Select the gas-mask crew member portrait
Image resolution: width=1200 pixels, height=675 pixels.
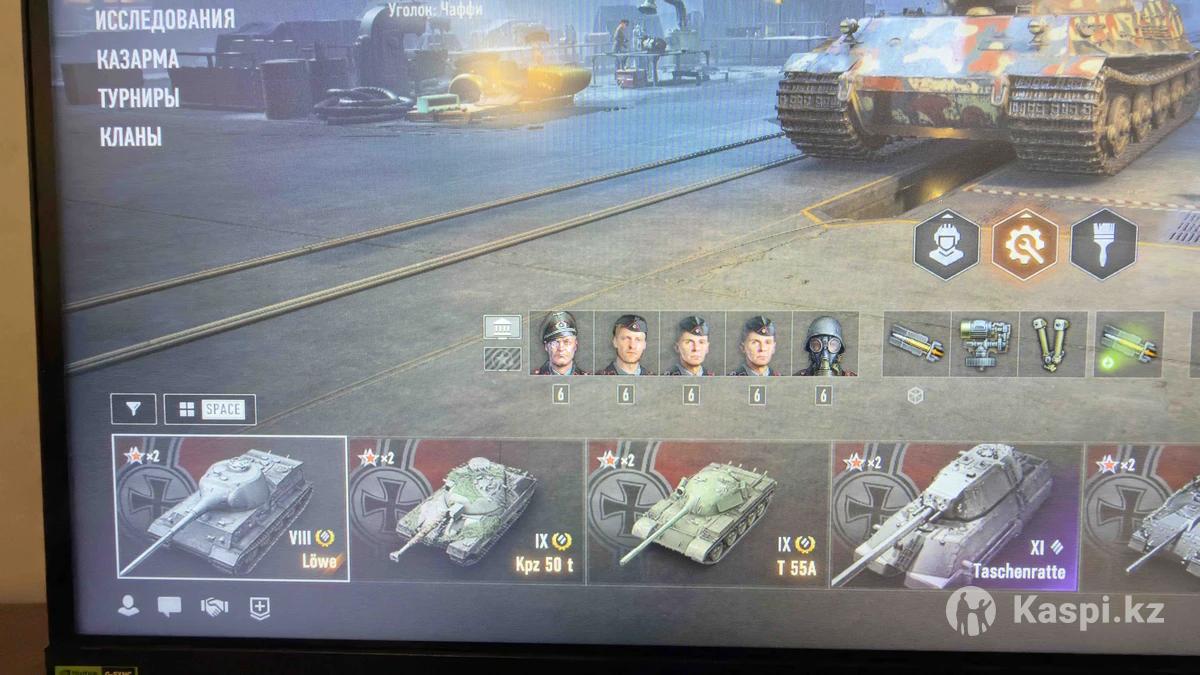pyautogui.click(x=824, y=344)
